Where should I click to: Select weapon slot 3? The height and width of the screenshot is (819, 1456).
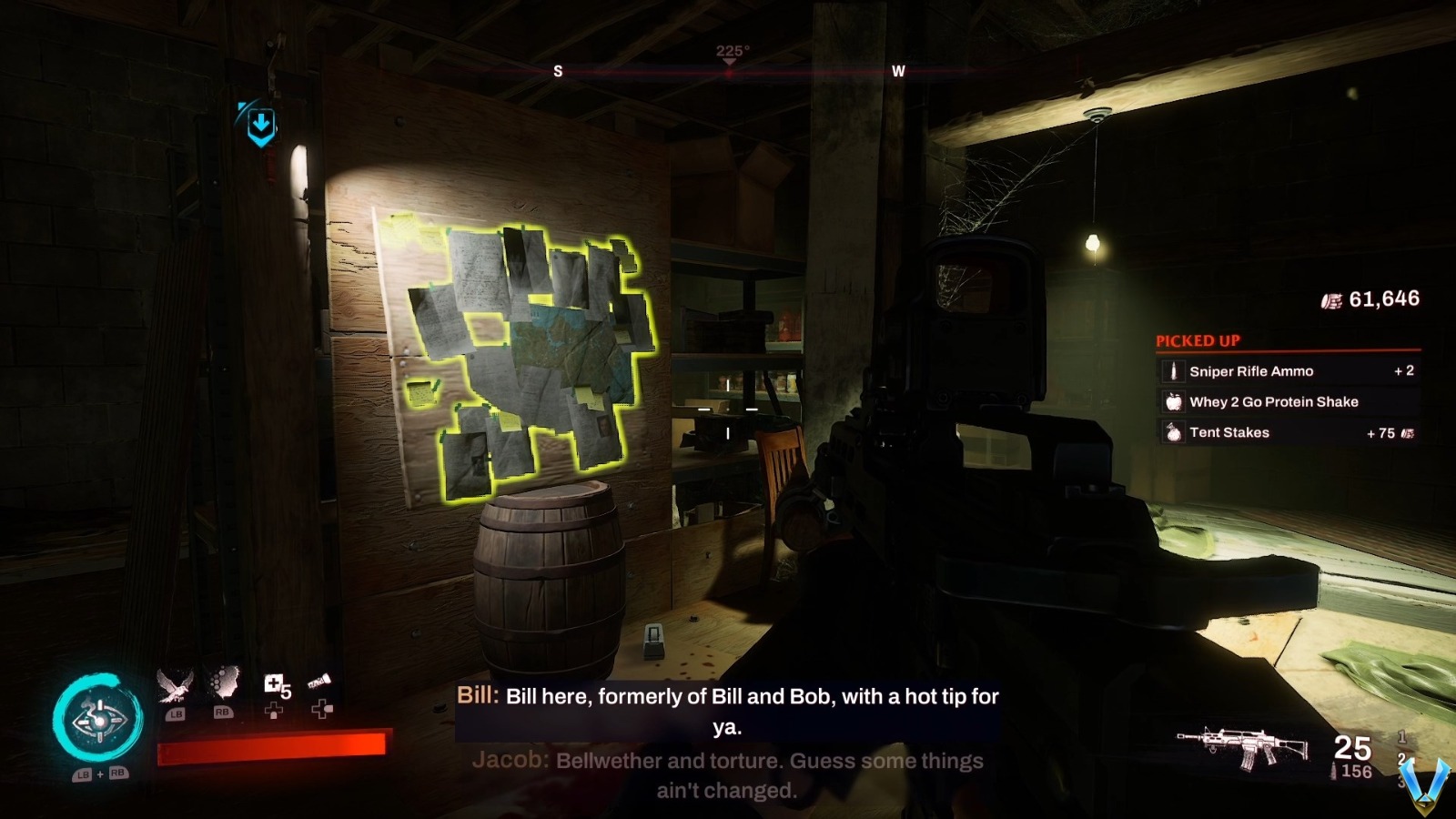pos(1402,781)
